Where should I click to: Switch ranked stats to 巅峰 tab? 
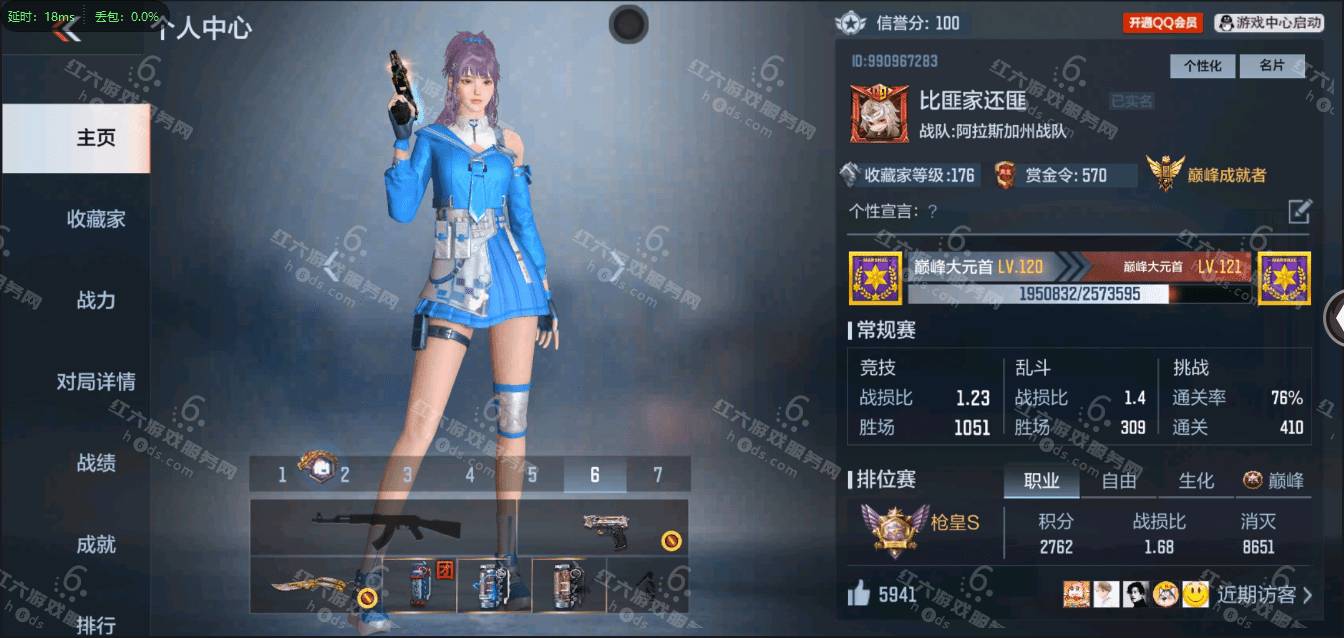coord(1274,481)
